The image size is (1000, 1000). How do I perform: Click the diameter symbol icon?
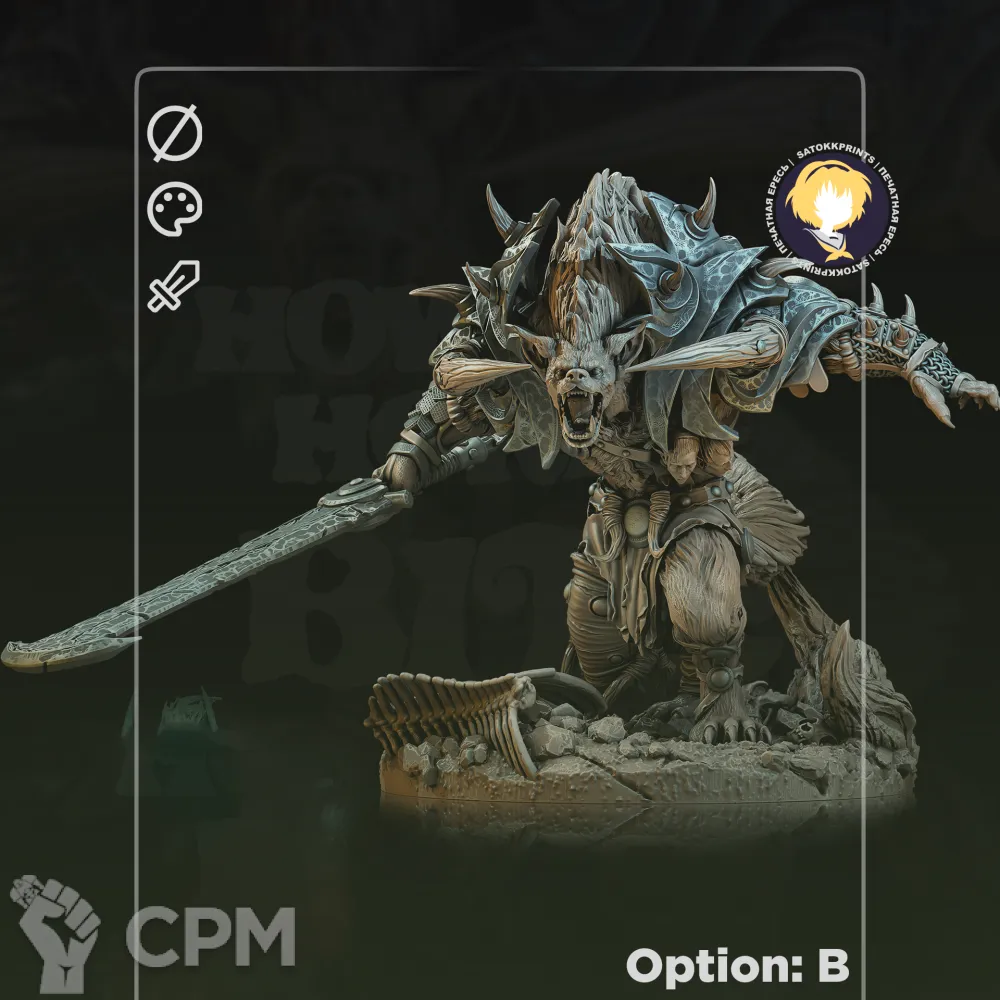point(175,135)
